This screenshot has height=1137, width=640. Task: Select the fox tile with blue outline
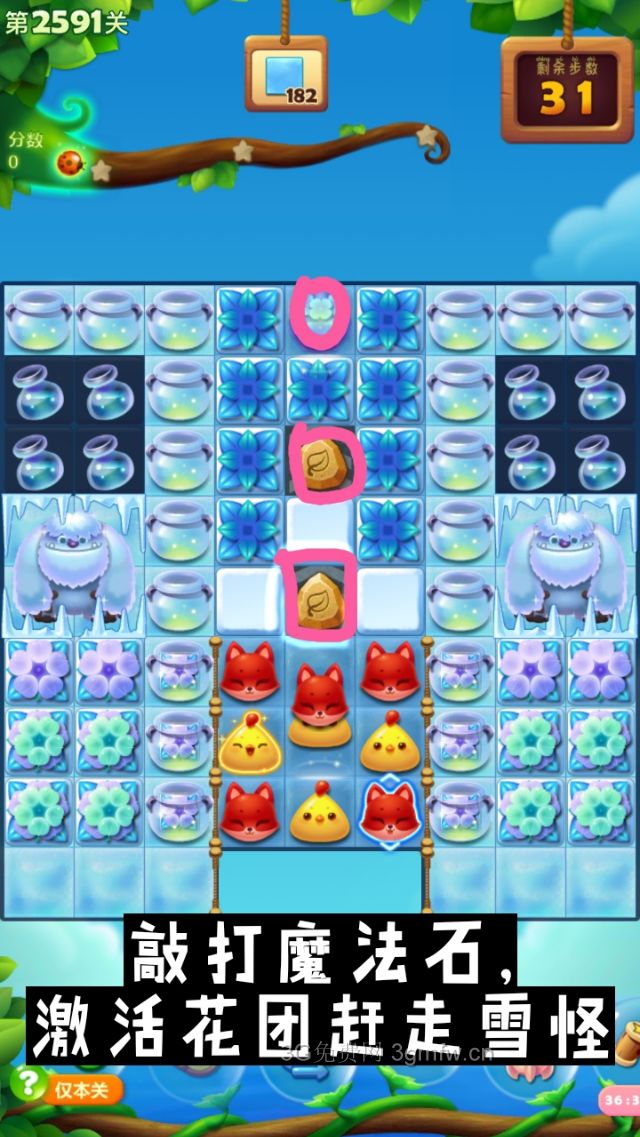[x=389, y=812]
